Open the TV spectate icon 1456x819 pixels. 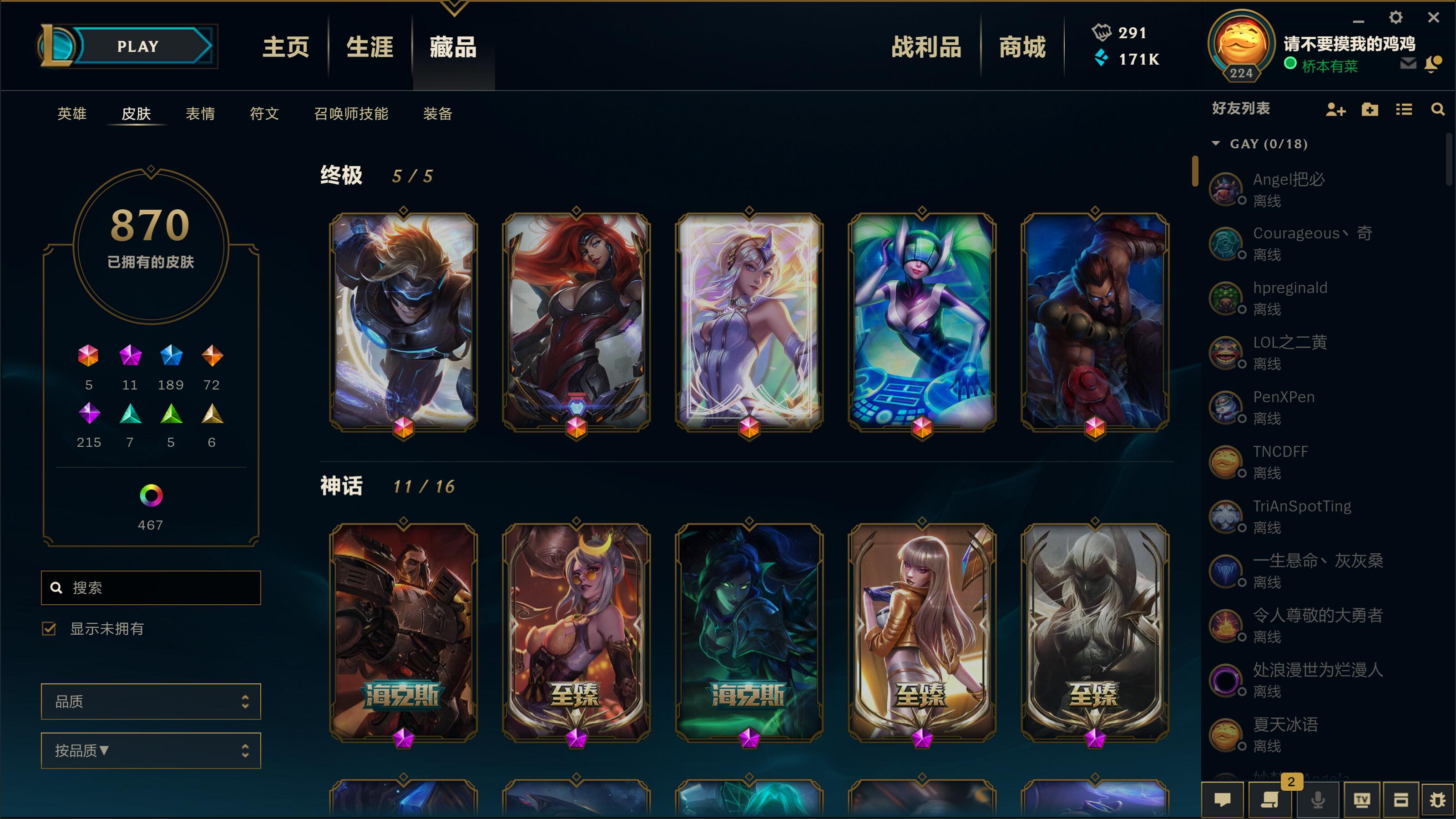click(x=1362, y=801)
